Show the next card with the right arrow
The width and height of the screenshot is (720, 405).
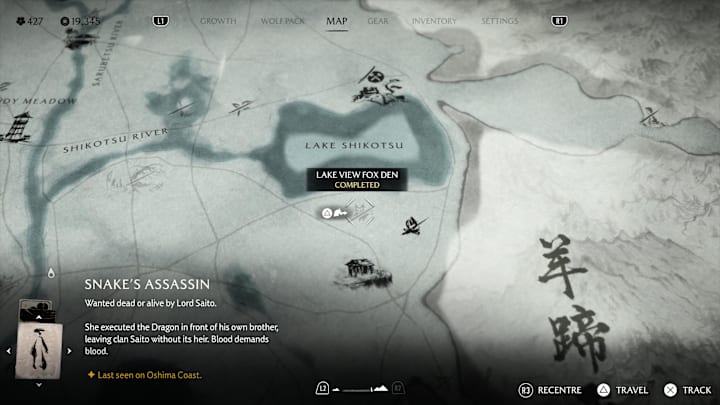69,350
